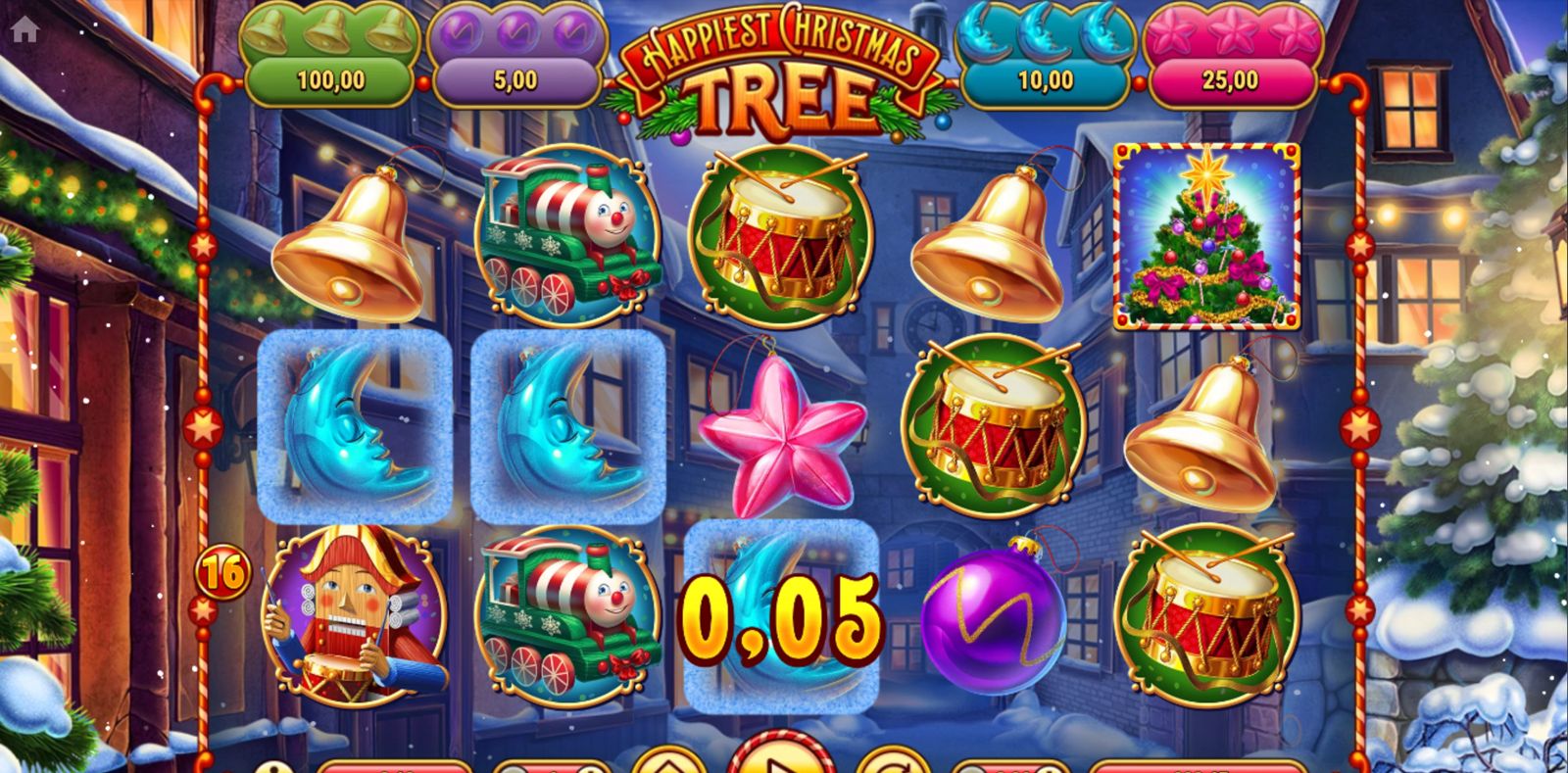Activate the circular arrow autoplay button
Screen dimensions: 1568x773
point(893,761)
